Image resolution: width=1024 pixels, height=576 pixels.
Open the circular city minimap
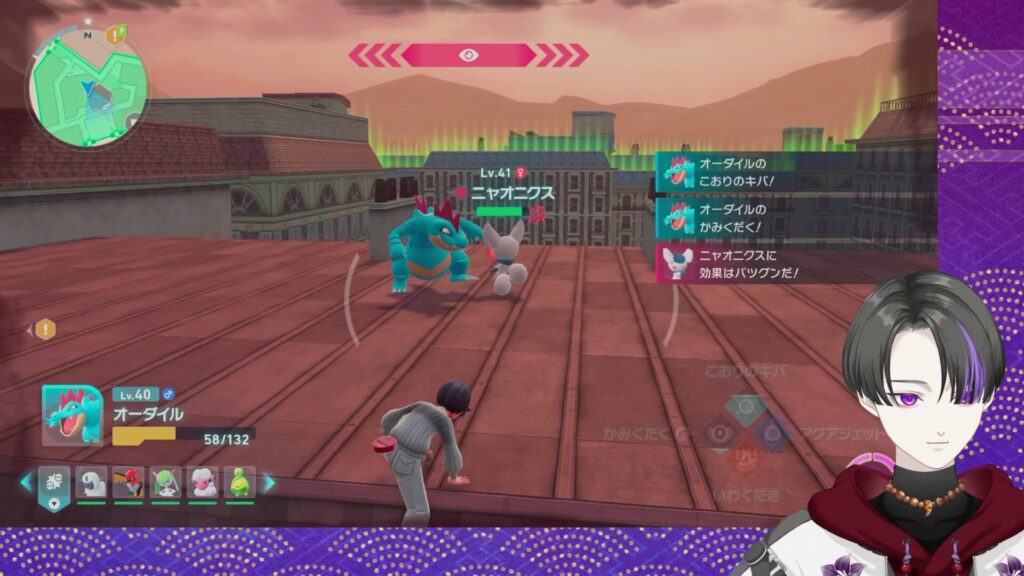click(88, 87)
